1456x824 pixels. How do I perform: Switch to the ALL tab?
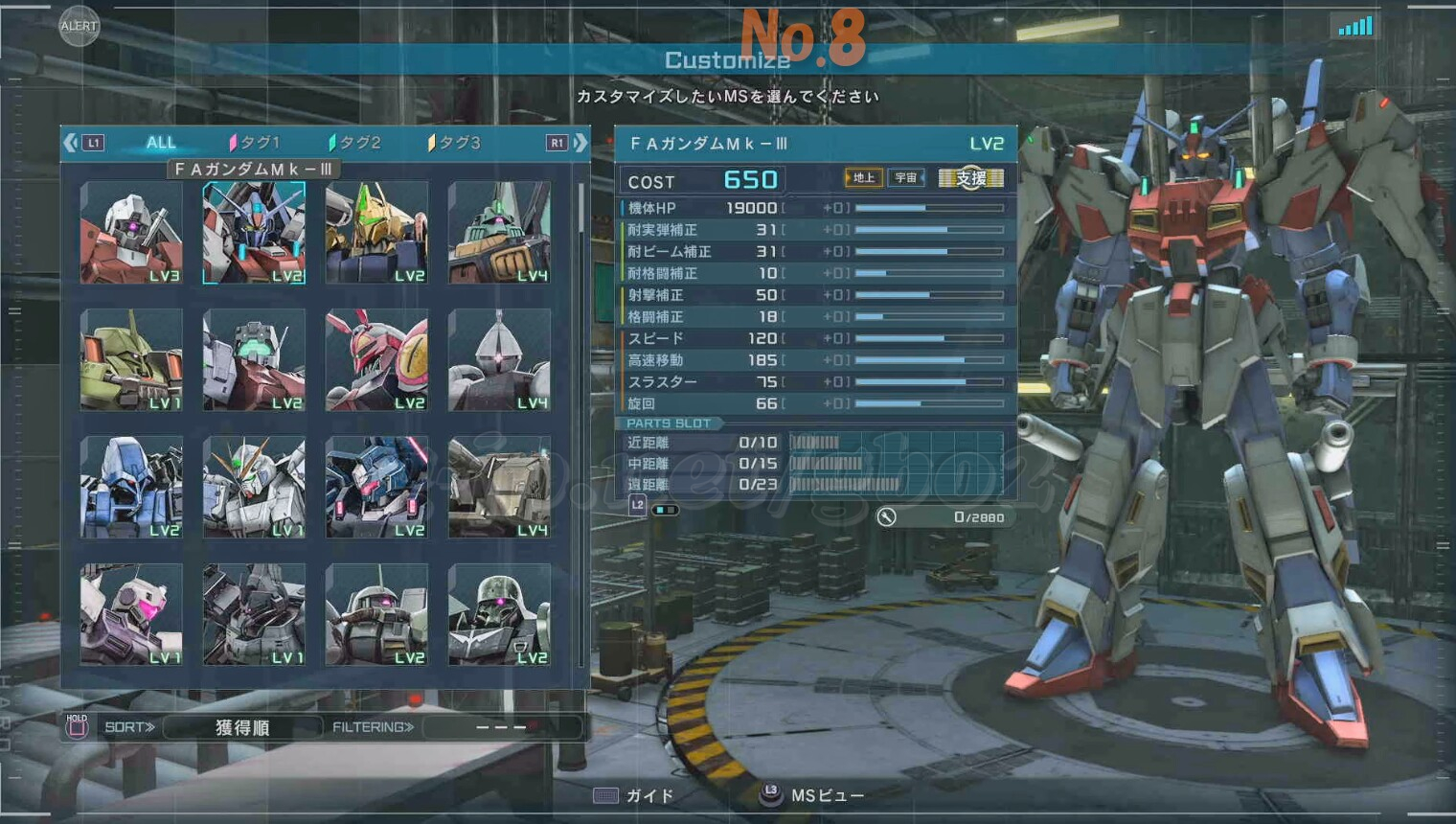(161, 143)
